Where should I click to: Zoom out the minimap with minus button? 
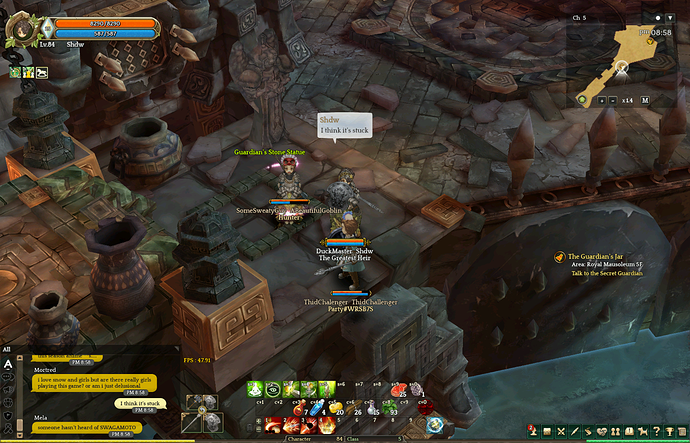tap(613, 100)
